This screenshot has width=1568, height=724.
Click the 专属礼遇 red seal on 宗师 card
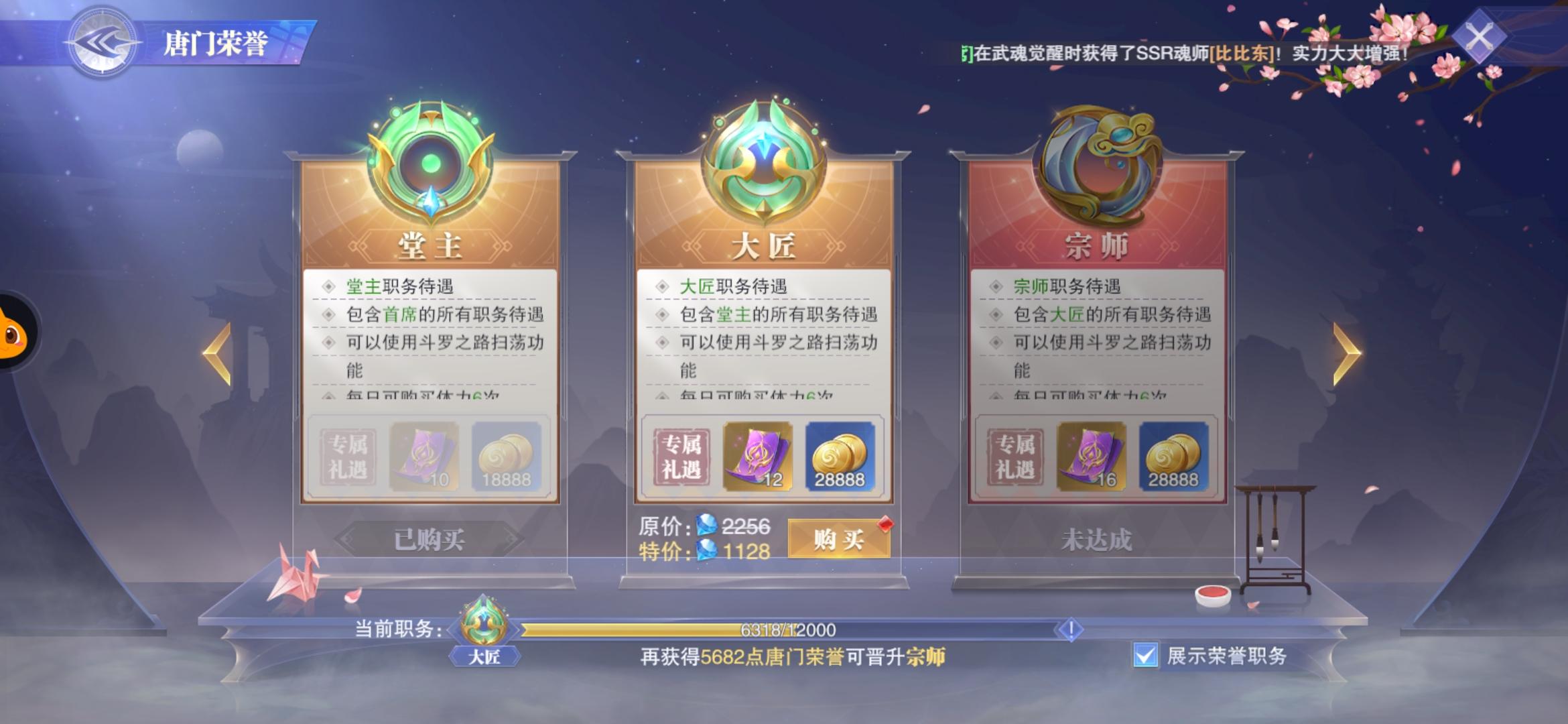coord(1013,456)
